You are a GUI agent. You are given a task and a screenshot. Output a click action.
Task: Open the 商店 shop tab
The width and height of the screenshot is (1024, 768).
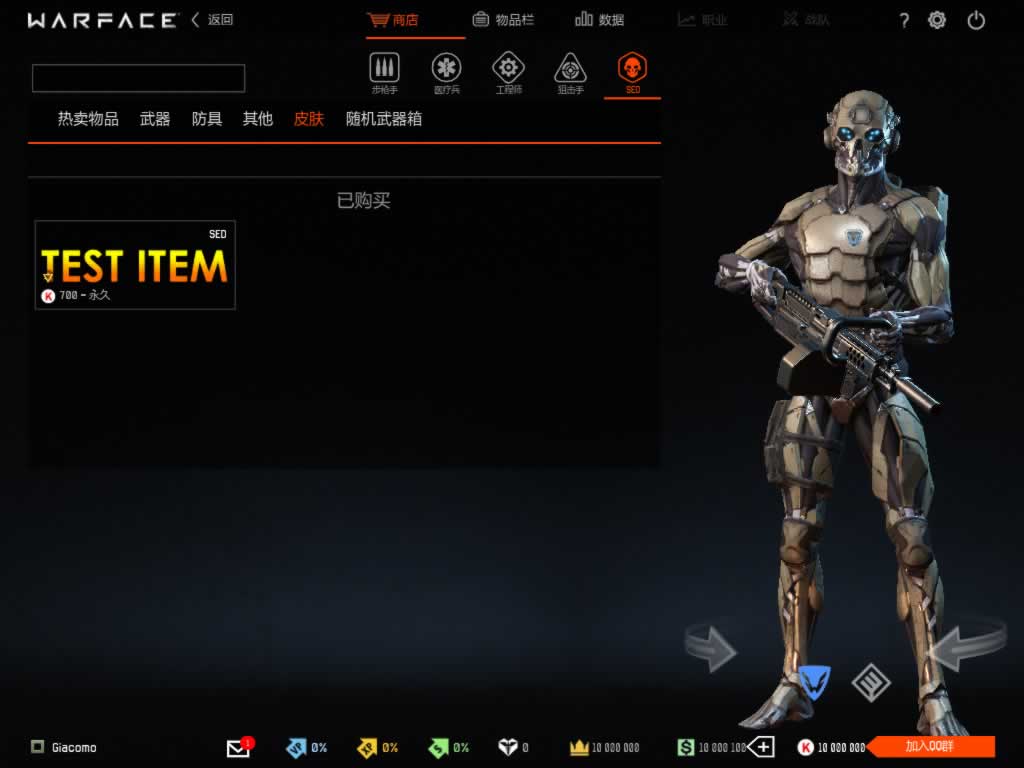click(x=393, y=20)
